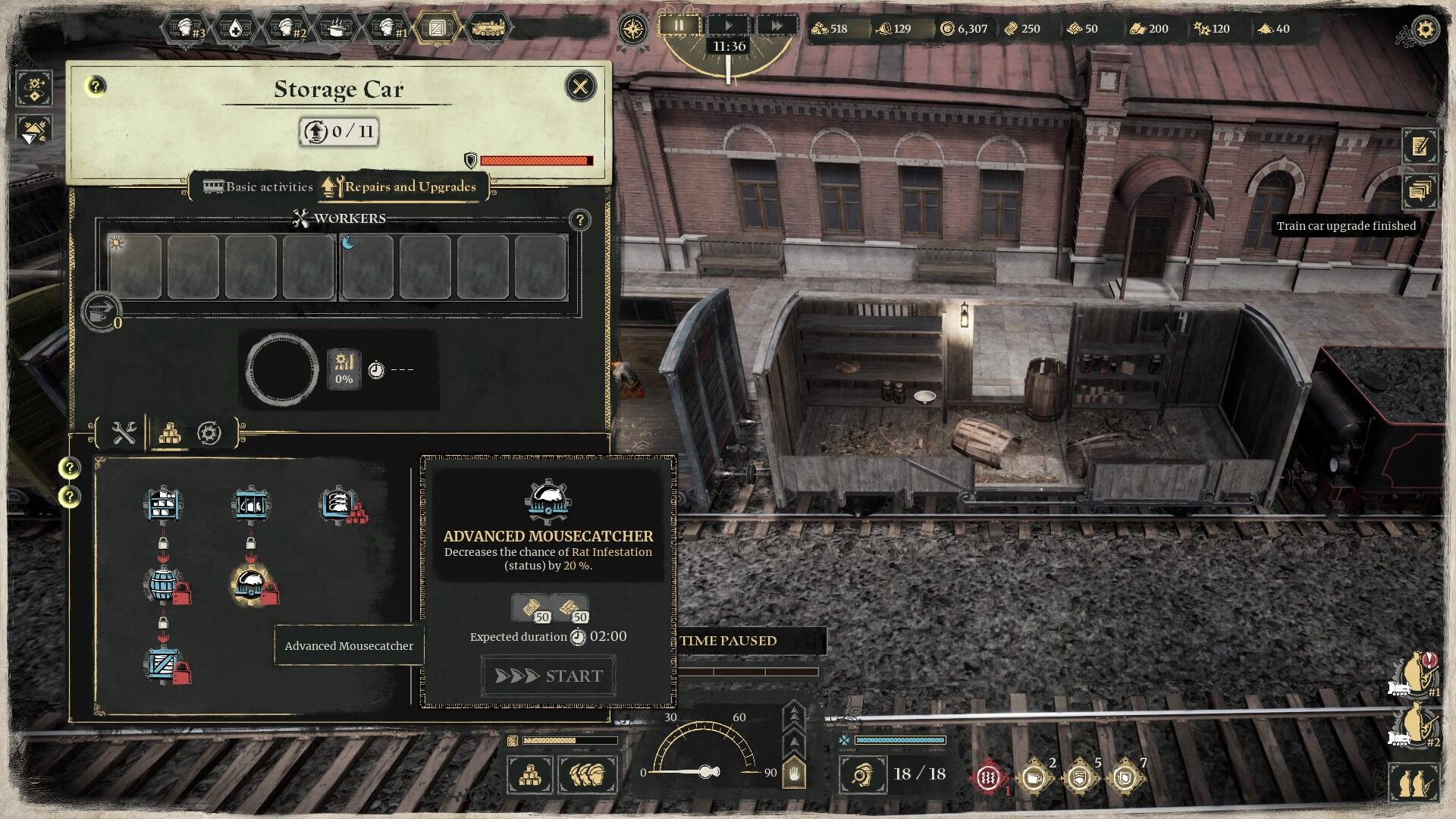Select the kitchen pot car icon
Image resolution: width=1456 pixels, height=819 pixels.
(337, 29)
